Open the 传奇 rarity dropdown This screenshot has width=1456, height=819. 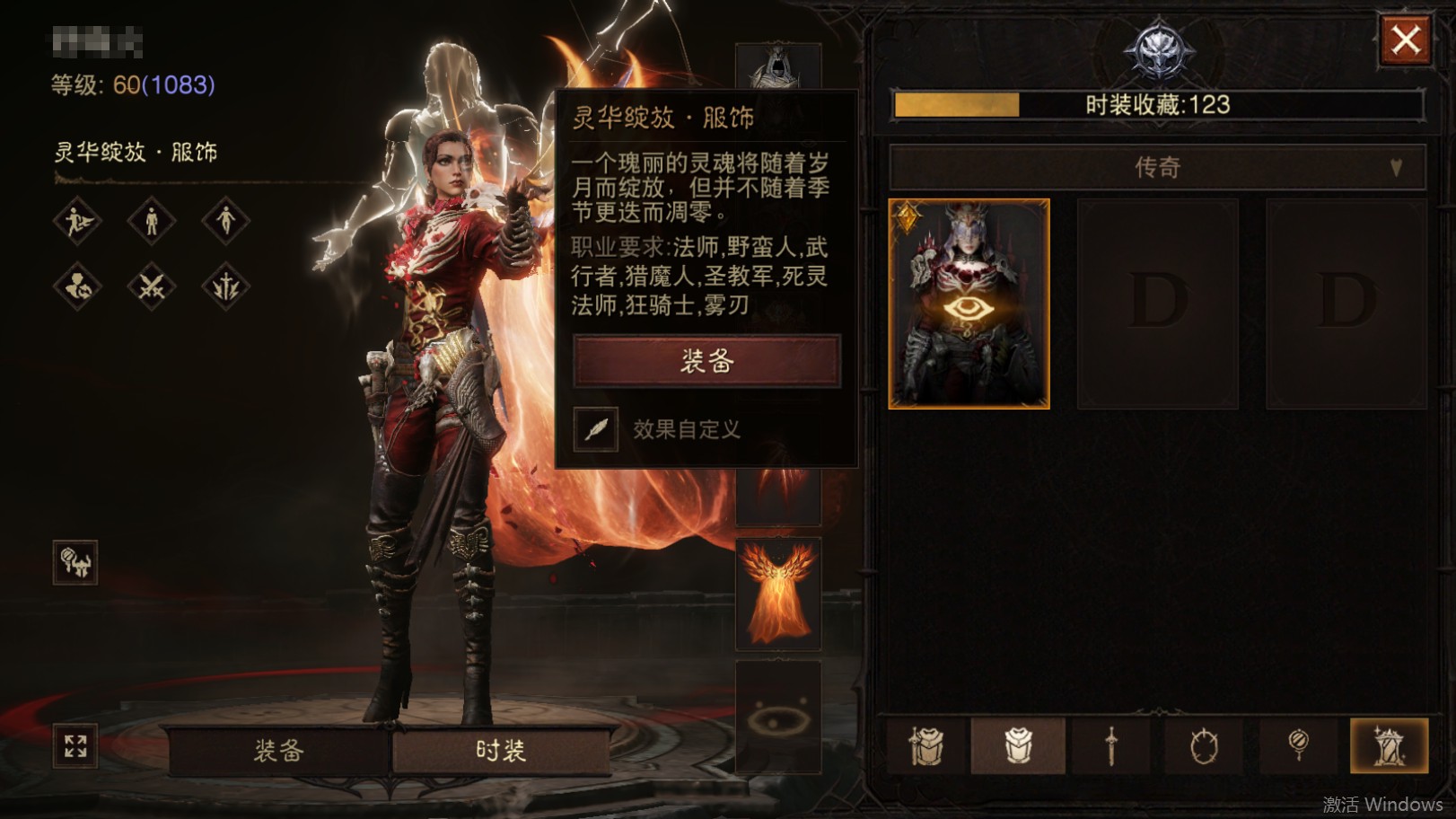[x=1156, y=167]
